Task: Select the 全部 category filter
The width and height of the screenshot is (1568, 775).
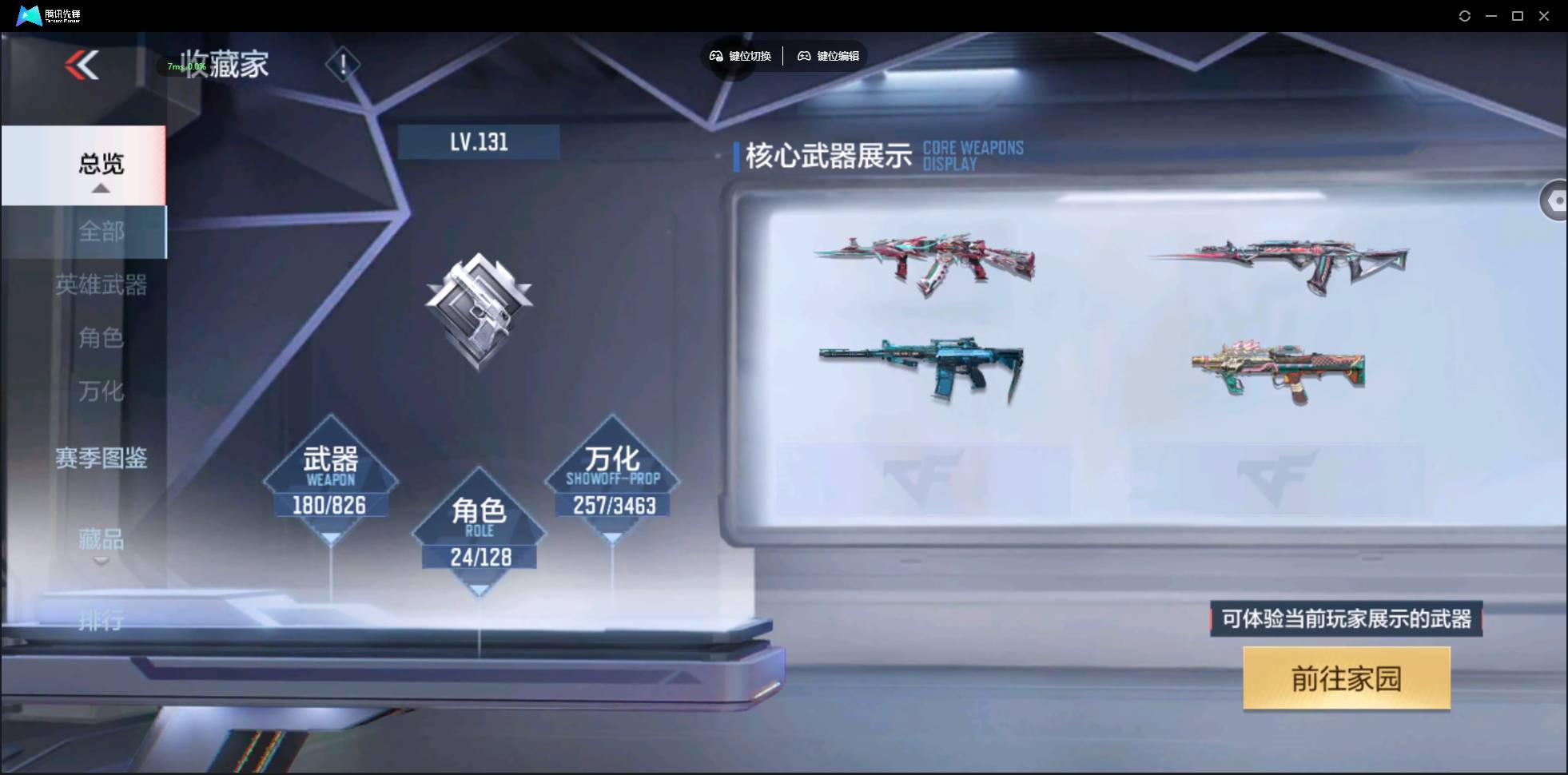Action: click(101, 232)
